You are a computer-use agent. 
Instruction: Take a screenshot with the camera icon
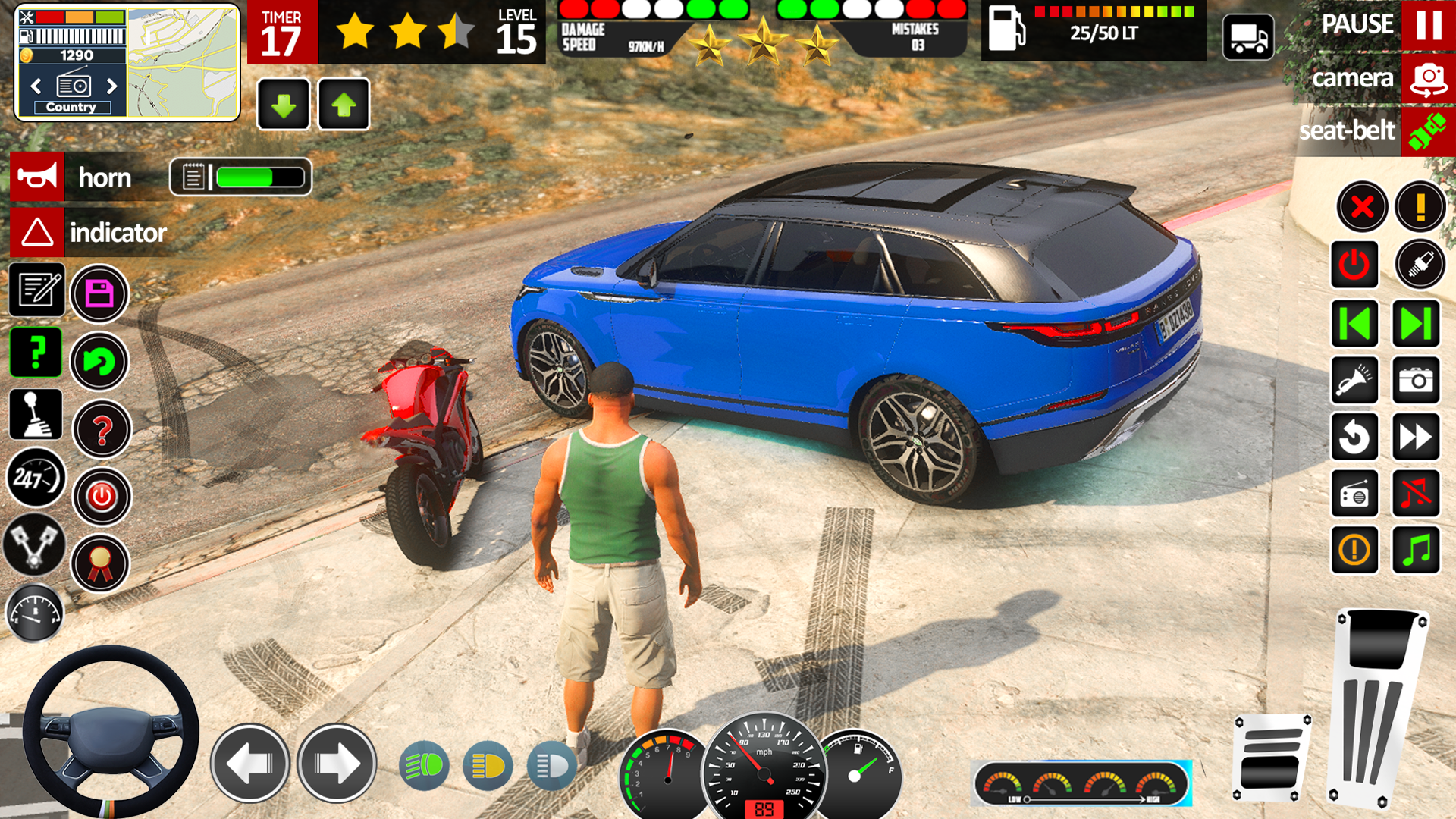point(1416,380)
